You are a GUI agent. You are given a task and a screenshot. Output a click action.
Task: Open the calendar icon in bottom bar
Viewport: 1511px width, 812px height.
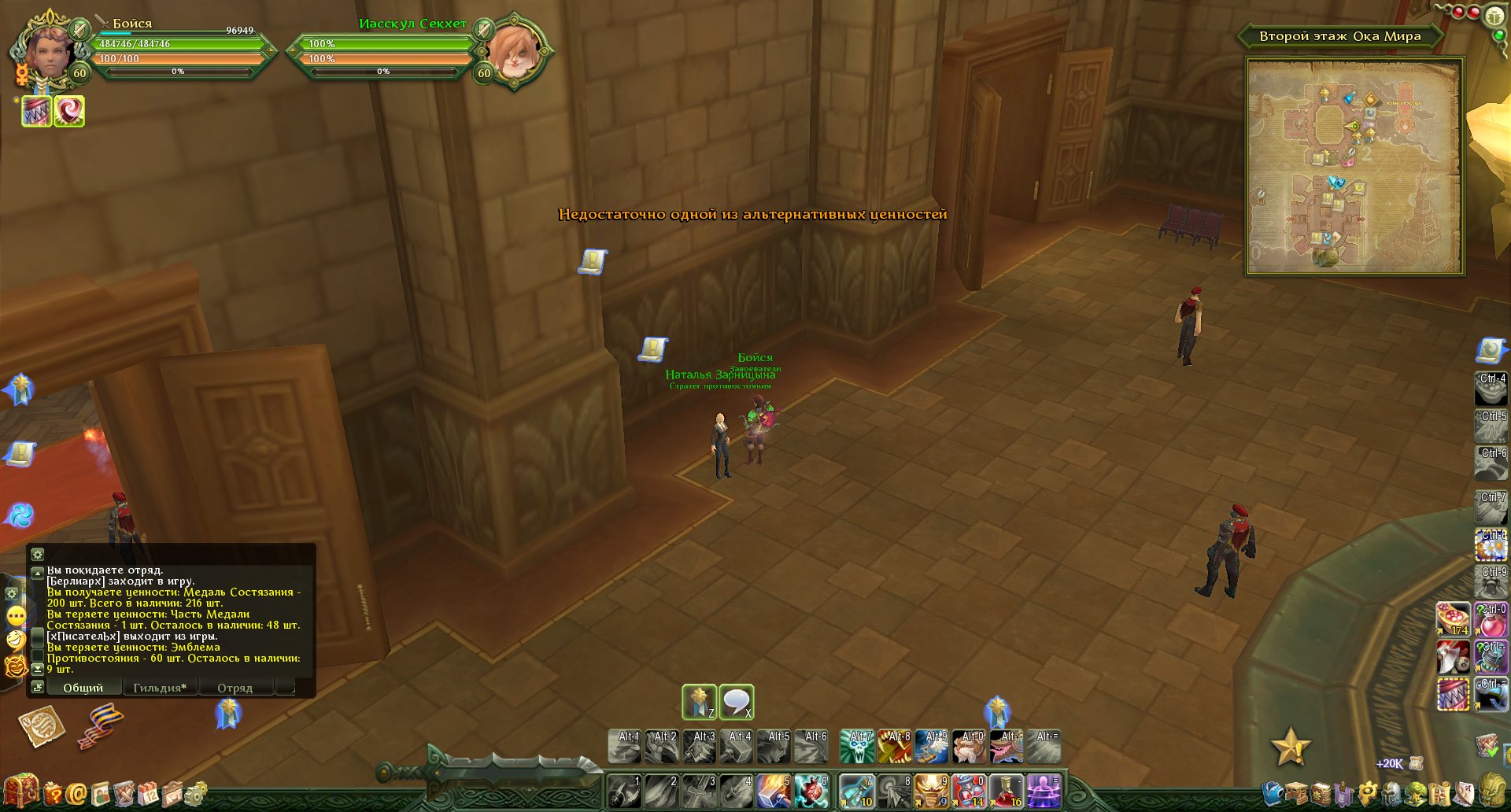point(147,794)
